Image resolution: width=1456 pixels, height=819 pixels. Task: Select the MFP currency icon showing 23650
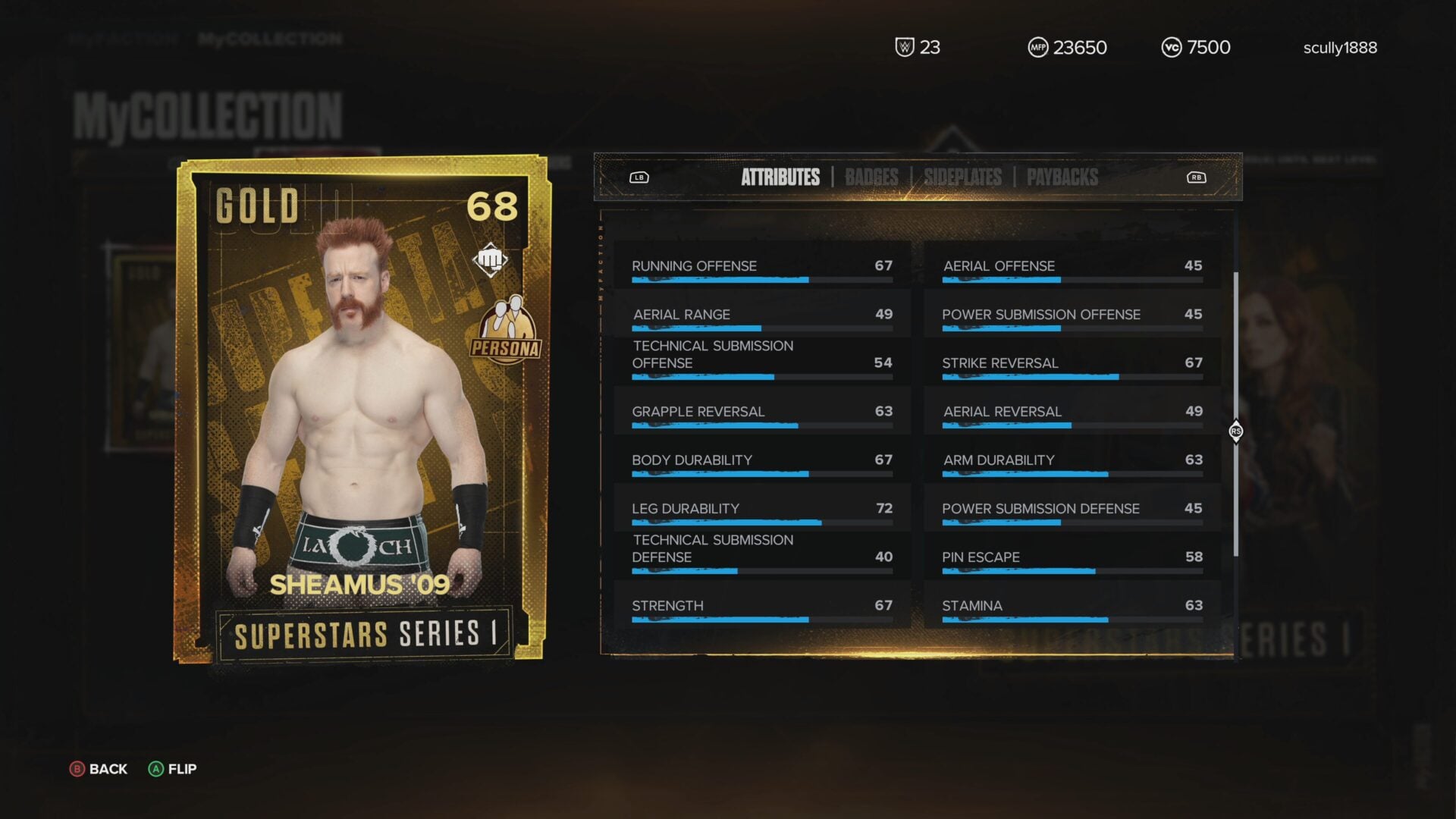1039,47
